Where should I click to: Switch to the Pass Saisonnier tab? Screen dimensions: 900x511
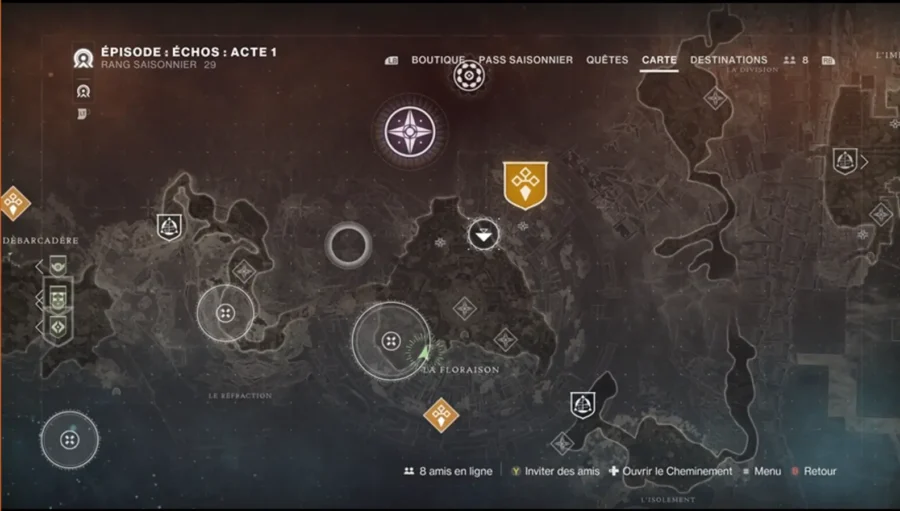(x=525, y=60)
